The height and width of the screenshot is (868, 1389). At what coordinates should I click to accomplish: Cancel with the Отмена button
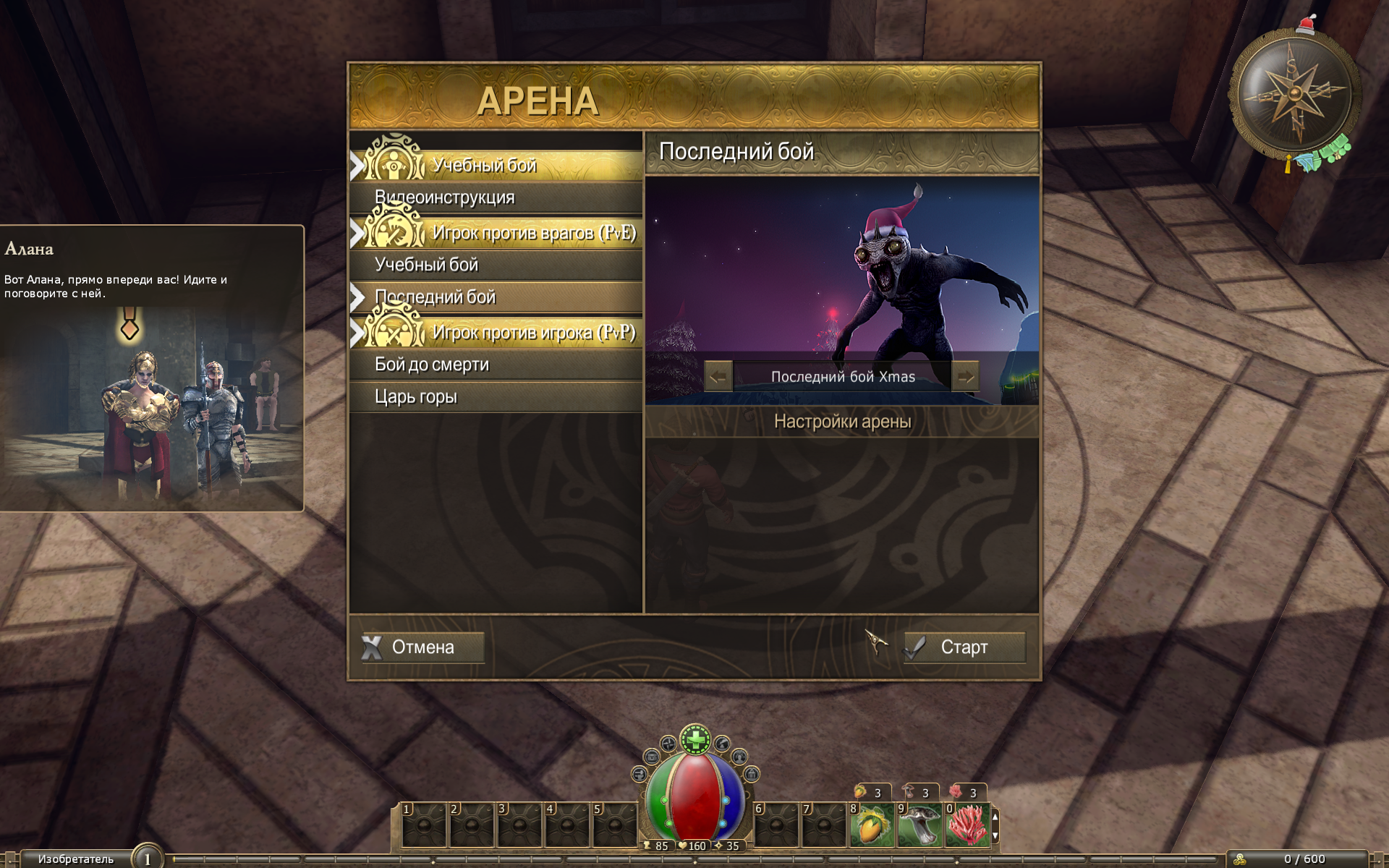(x=422, y=647)
